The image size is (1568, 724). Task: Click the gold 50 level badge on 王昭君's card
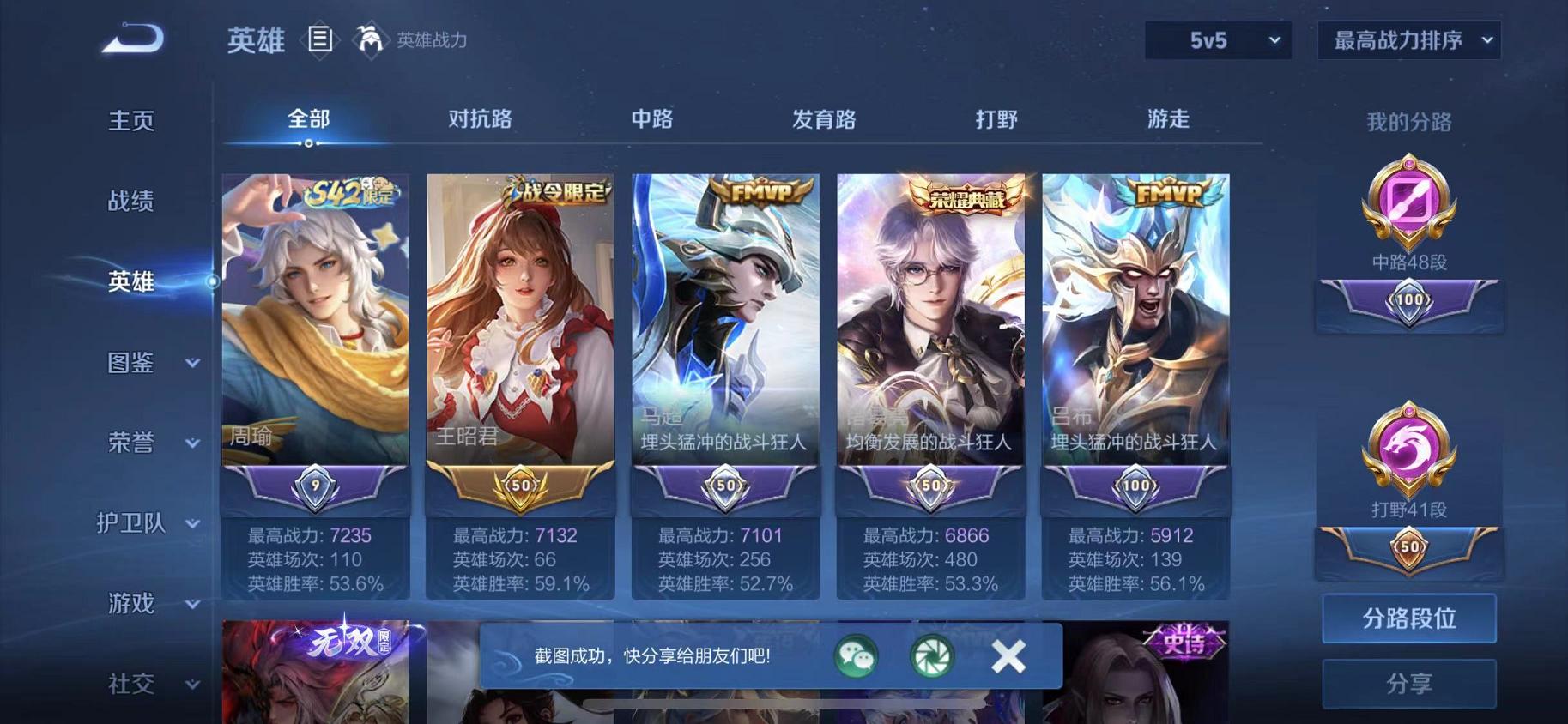(519, 487)
